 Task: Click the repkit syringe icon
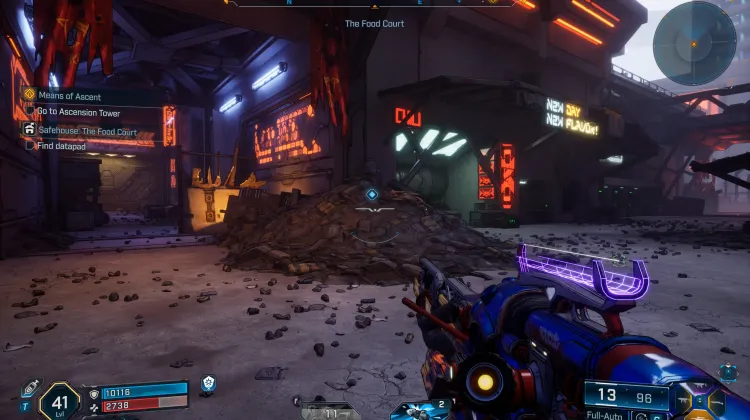point(29,389)
